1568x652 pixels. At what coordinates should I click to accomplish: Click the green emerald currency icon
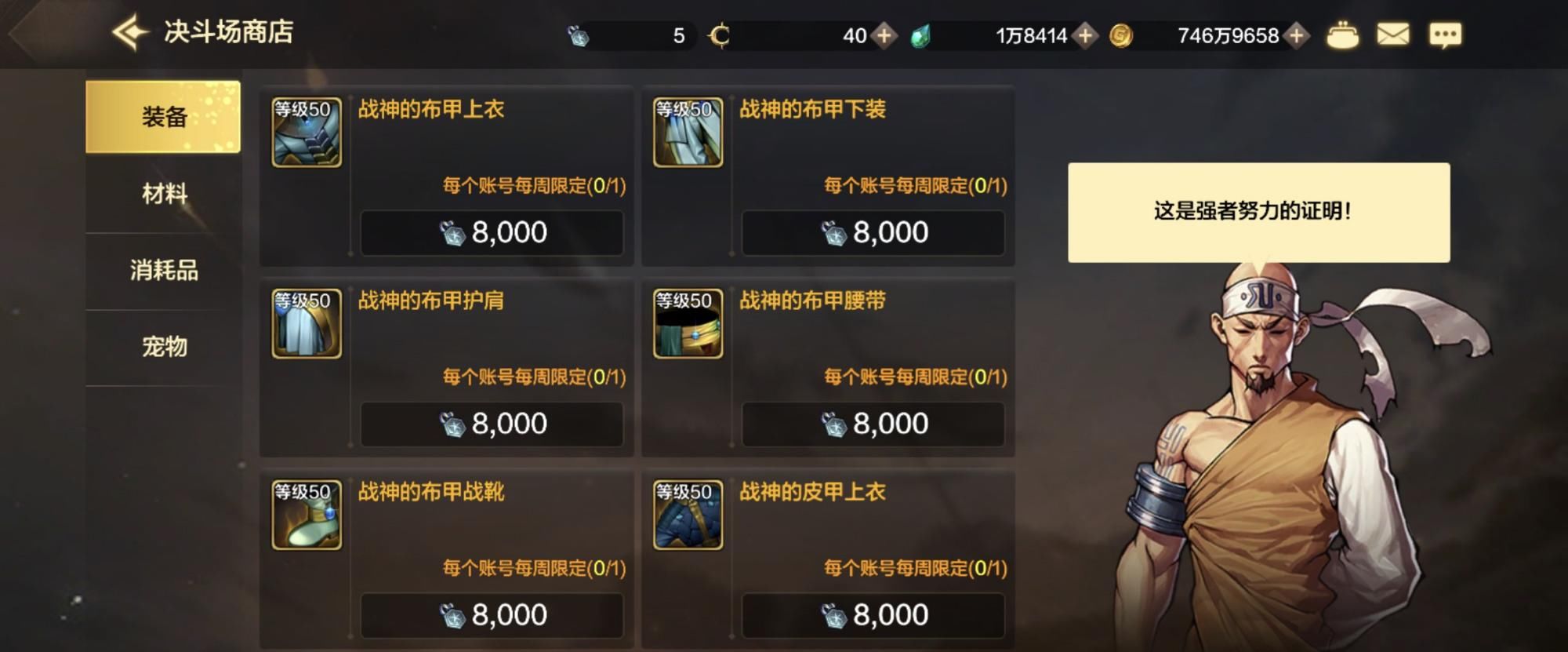pyautogui.click(x=921, y=34)
